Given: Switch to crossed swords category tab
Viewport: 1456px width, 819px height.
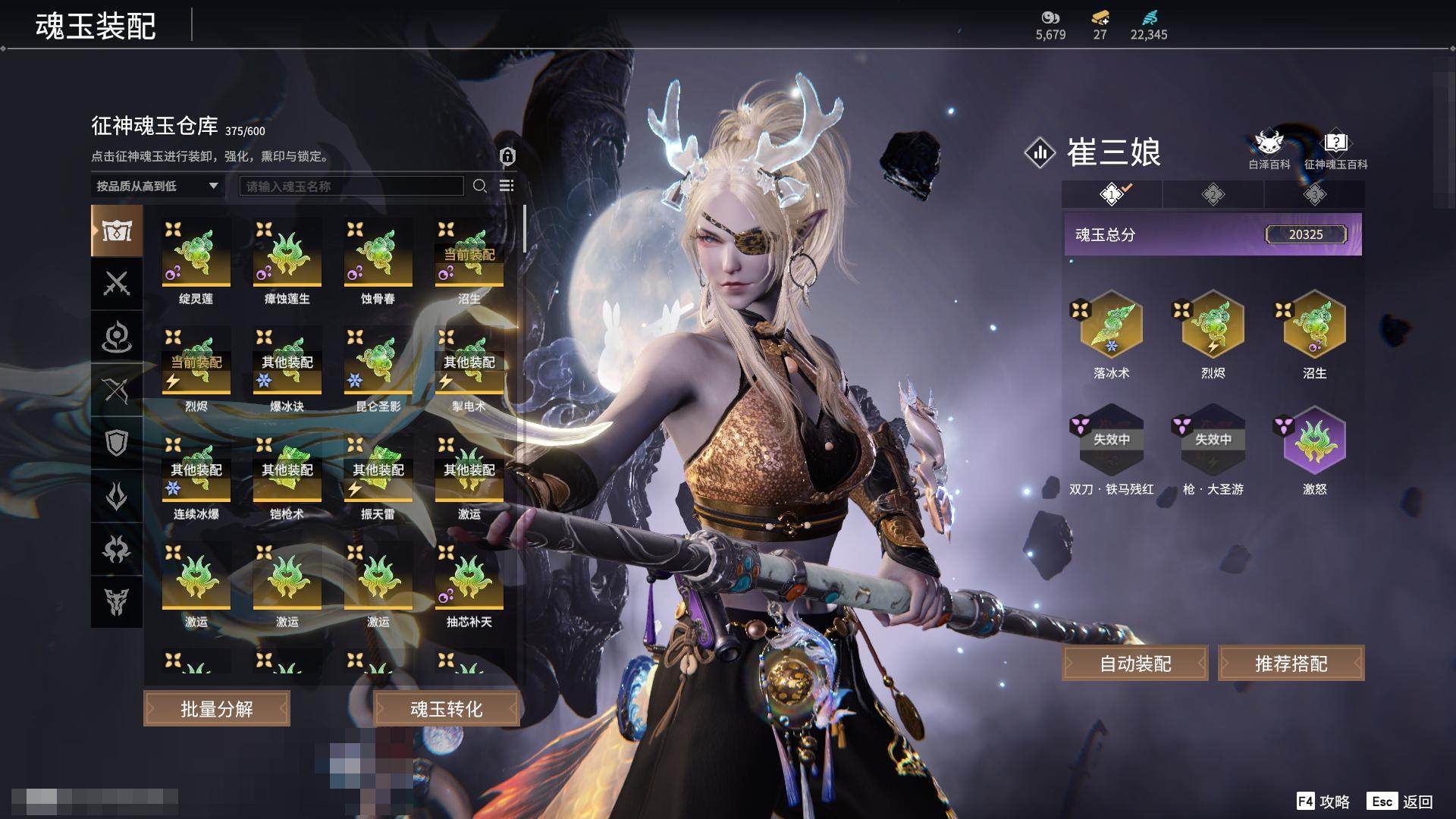Looking at the screenshot, I should tap(117, 284).
